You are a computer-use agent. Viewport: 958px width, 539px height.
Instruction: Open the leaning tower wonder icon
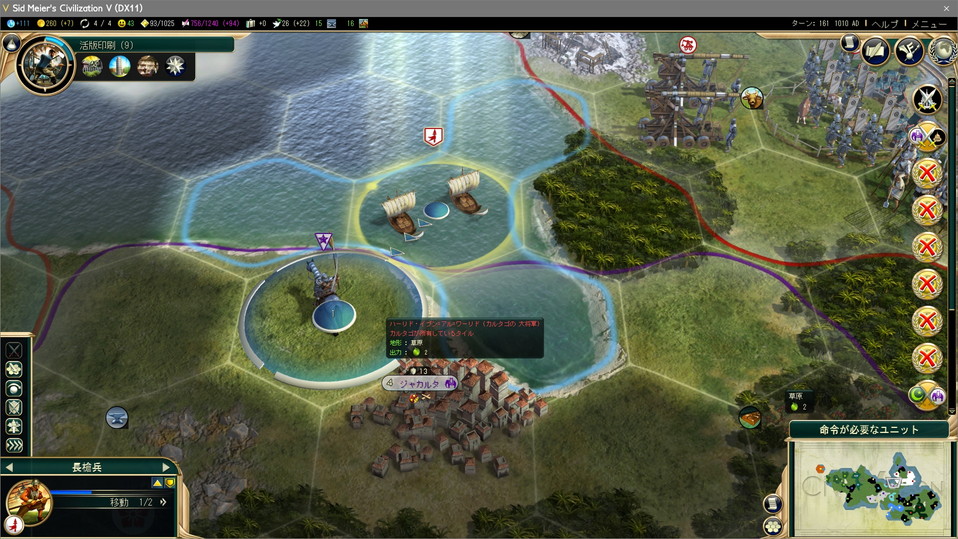pyautogui.click(x=120, y=66)
